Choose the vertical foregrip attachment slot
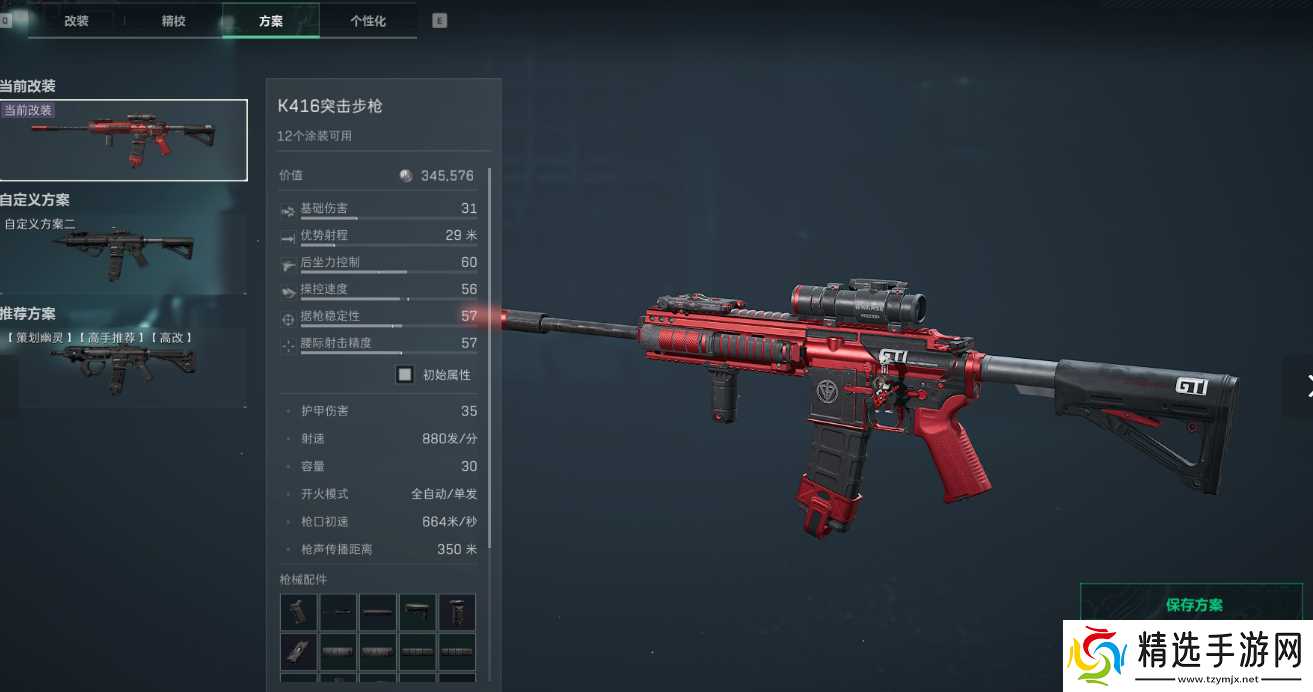The image size is (1313, 692). [x=457, y=612]
